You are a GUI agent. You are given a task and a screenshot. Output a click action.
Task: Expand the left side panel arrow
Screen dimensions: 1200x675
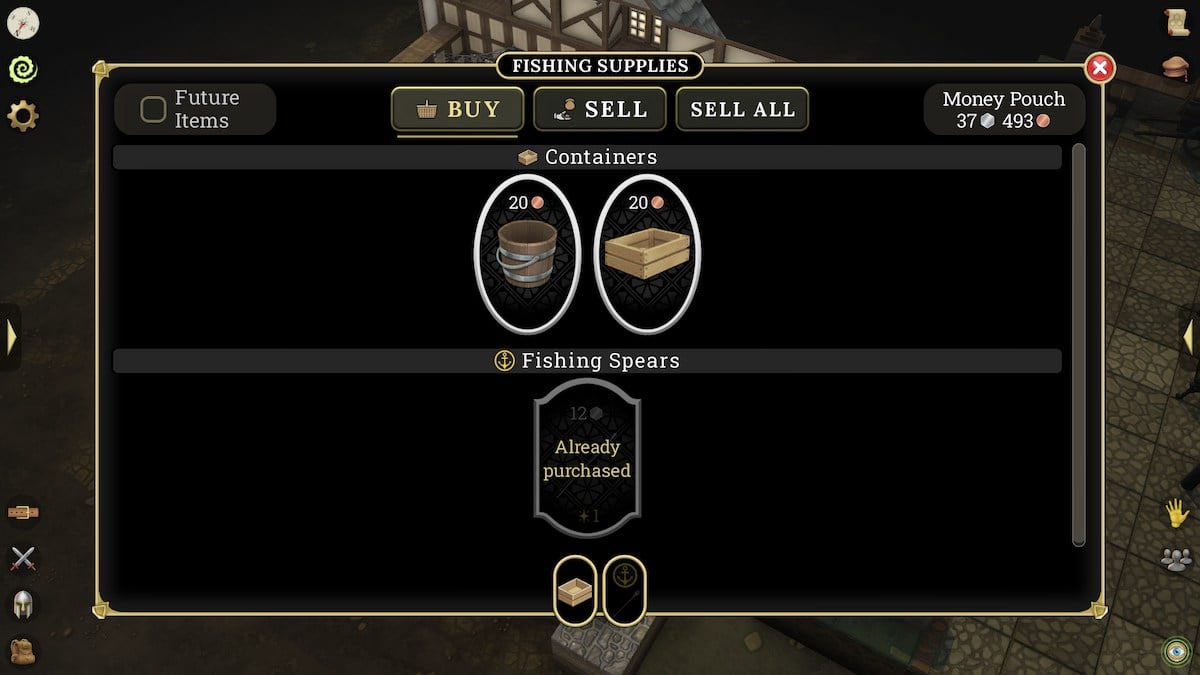coord(11,337)
